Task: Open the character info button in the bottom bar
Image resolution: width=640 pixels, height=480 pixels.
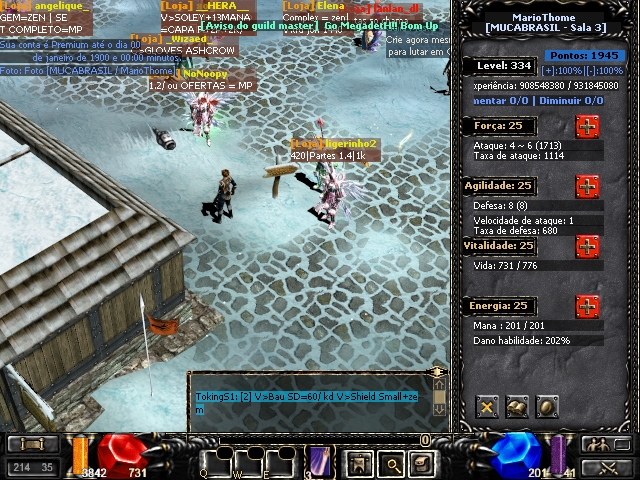Action: coord(358,462)
